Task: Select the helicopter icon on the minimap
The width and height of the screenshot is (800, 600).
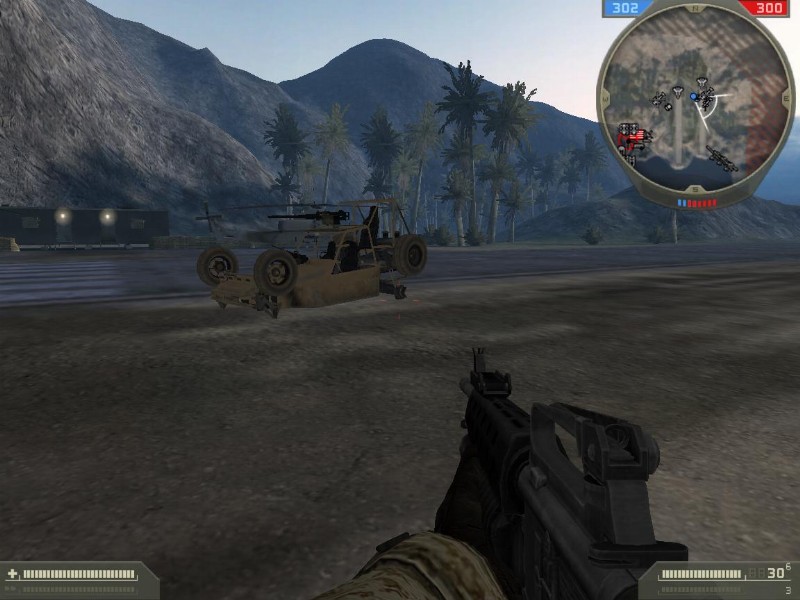Action: 722,157
